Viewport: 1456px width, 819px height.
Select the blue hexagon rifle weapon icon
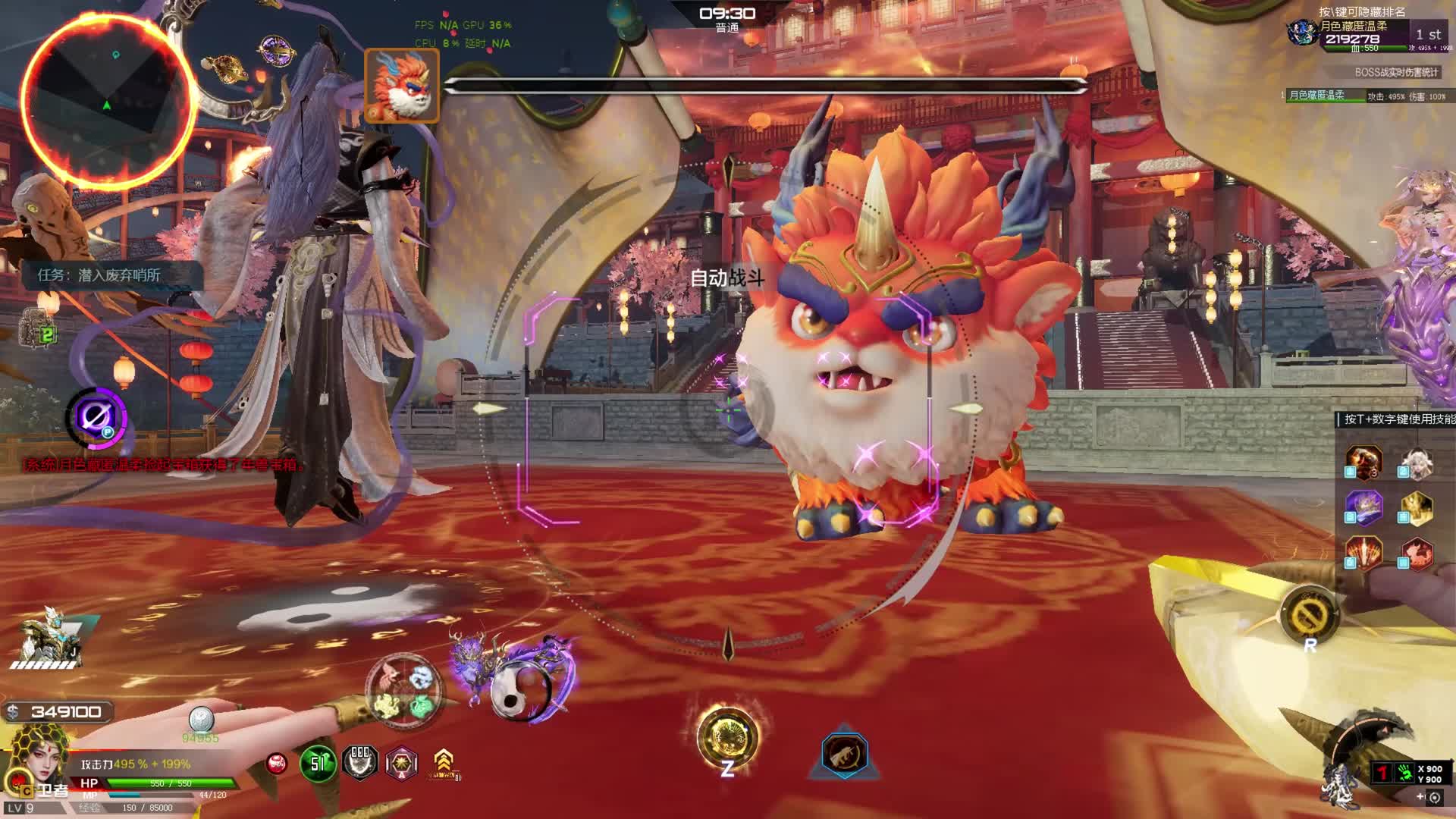844,755
